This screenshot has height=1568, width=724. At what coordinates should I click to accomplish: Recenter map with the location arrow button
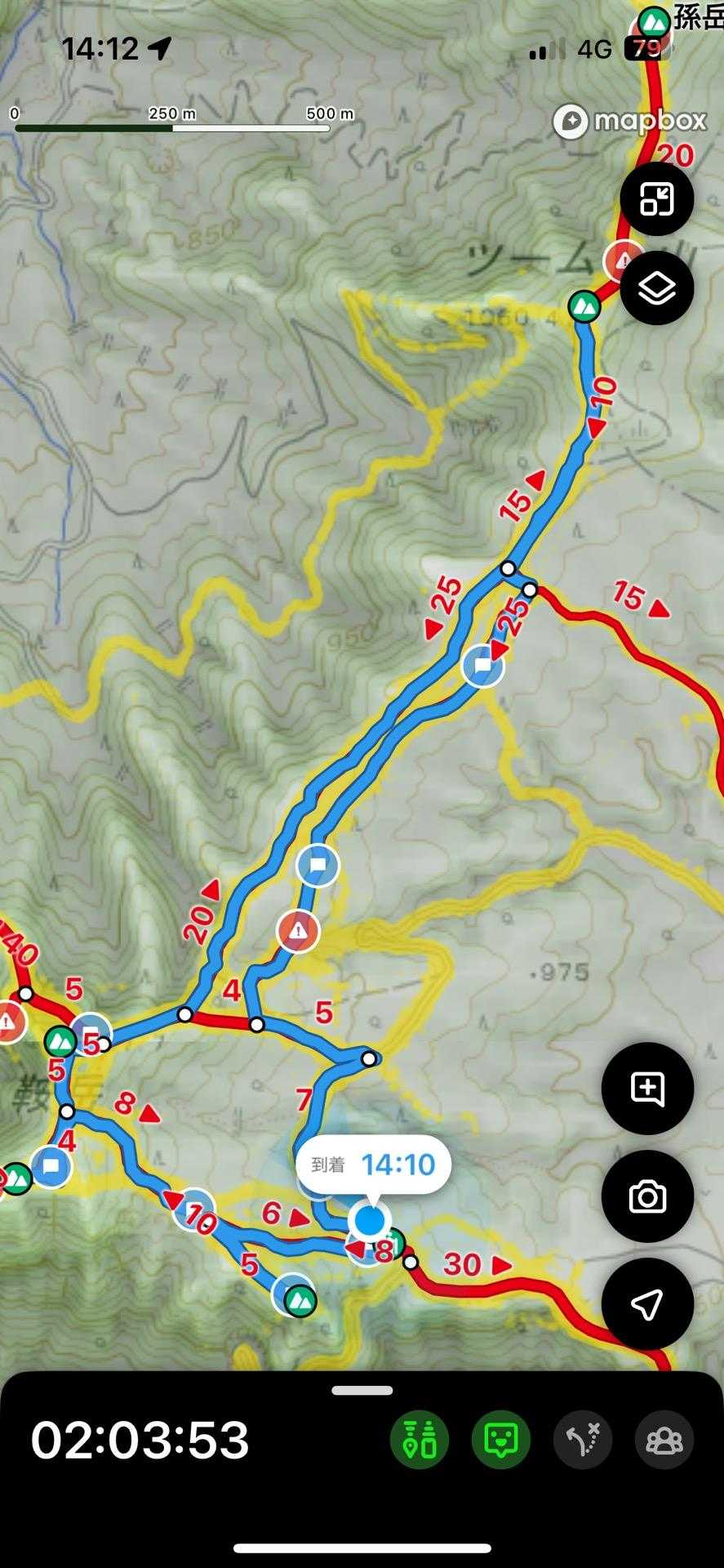tap(647, 1304)
